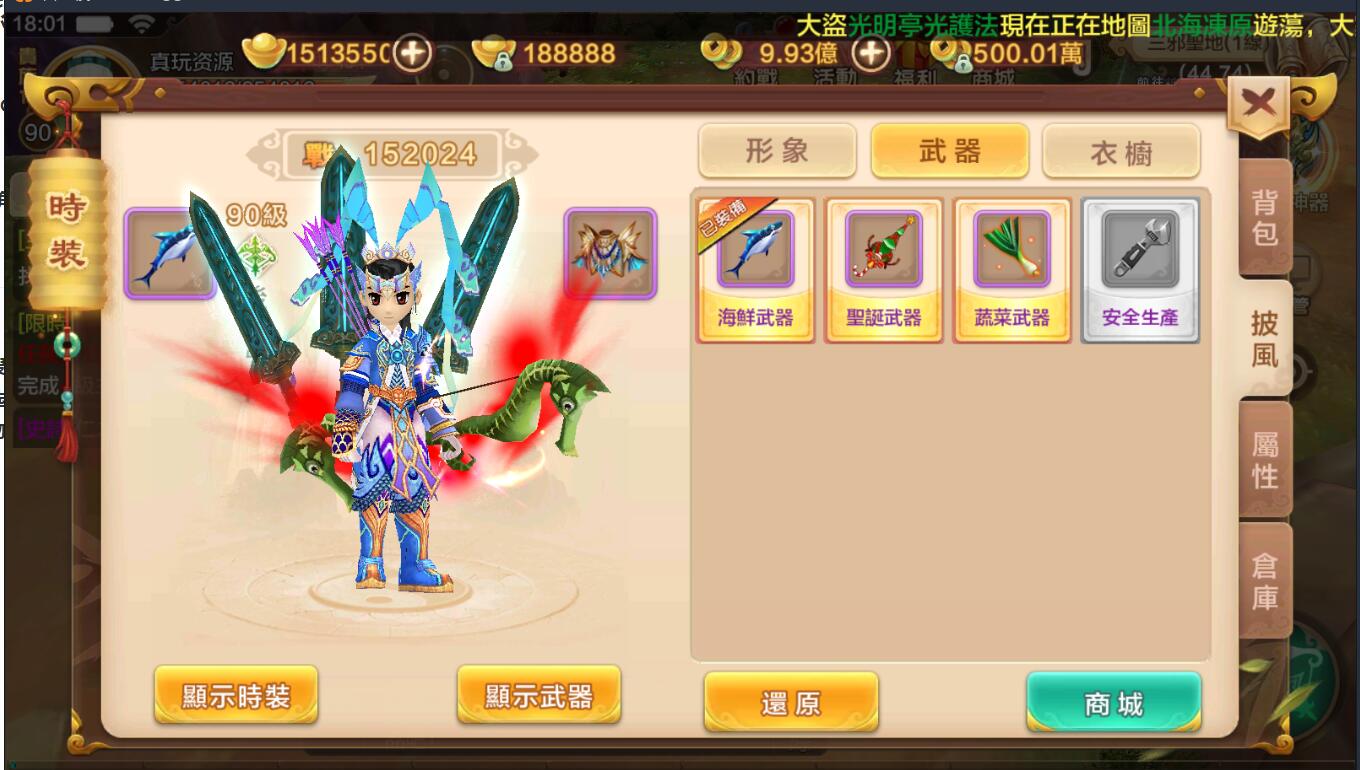Open the 商城 shop

coord(1113,702)
